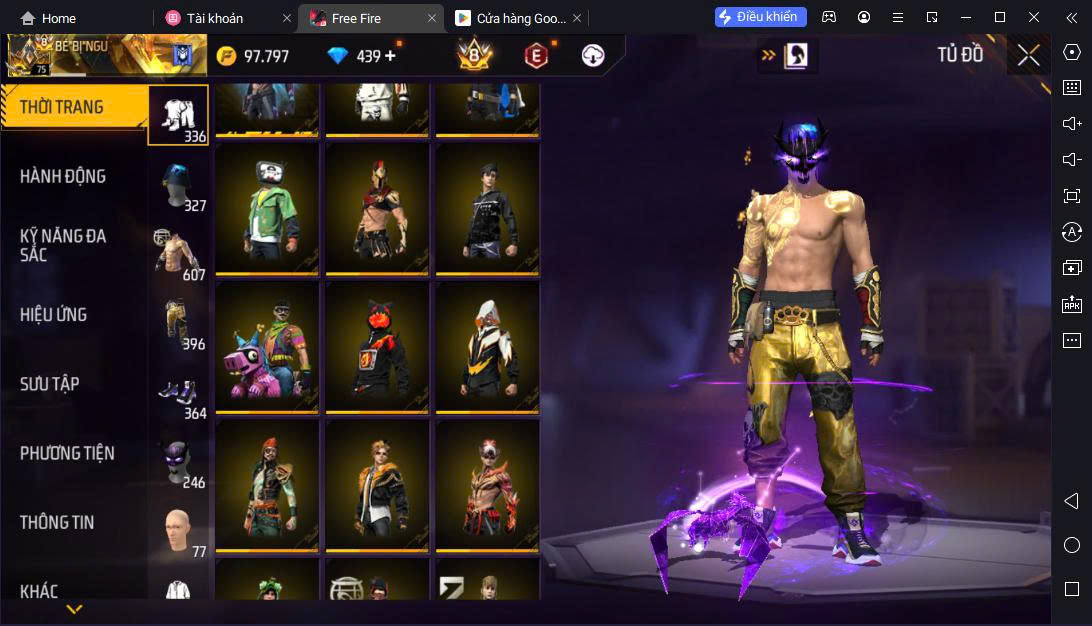Click the Điều khiển emulator button
1092x626 pixels.
(x=760, y=17)
